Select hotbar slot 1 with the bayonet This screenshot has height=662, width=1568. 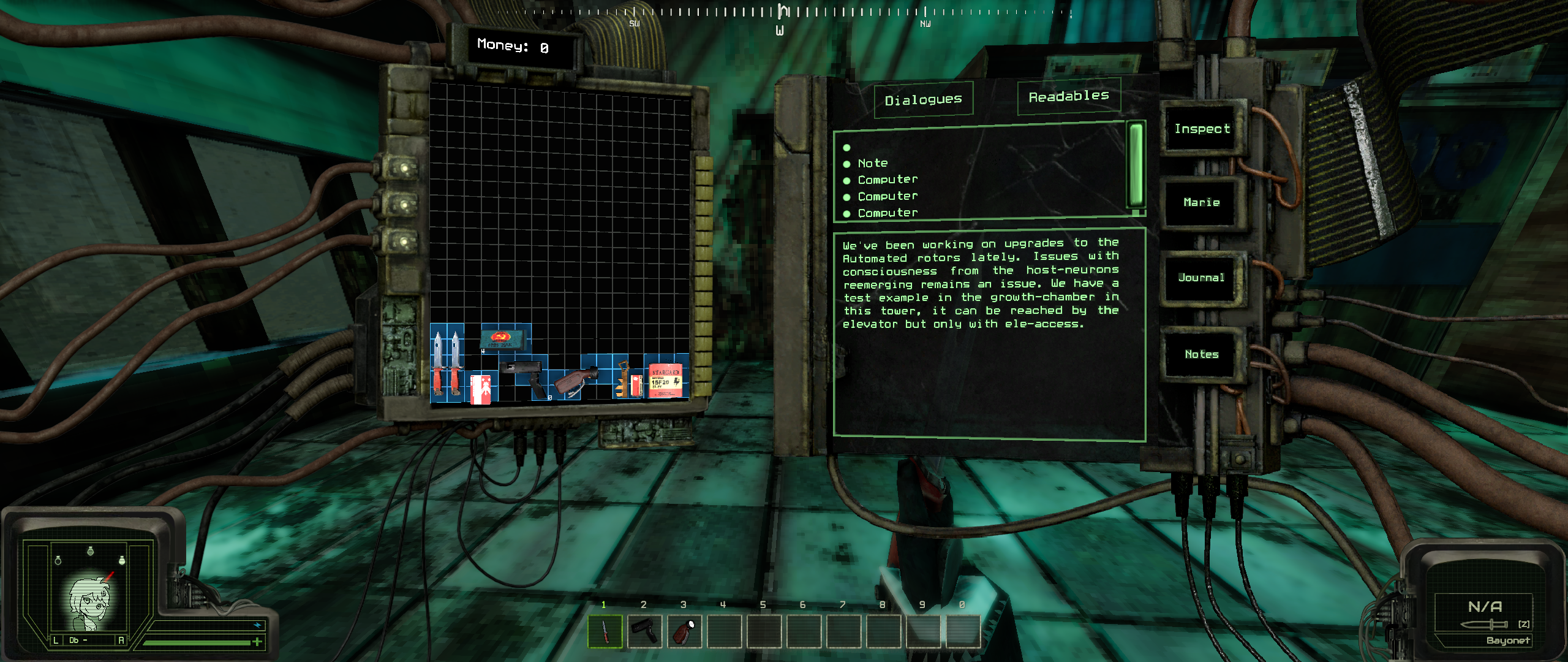605,631
